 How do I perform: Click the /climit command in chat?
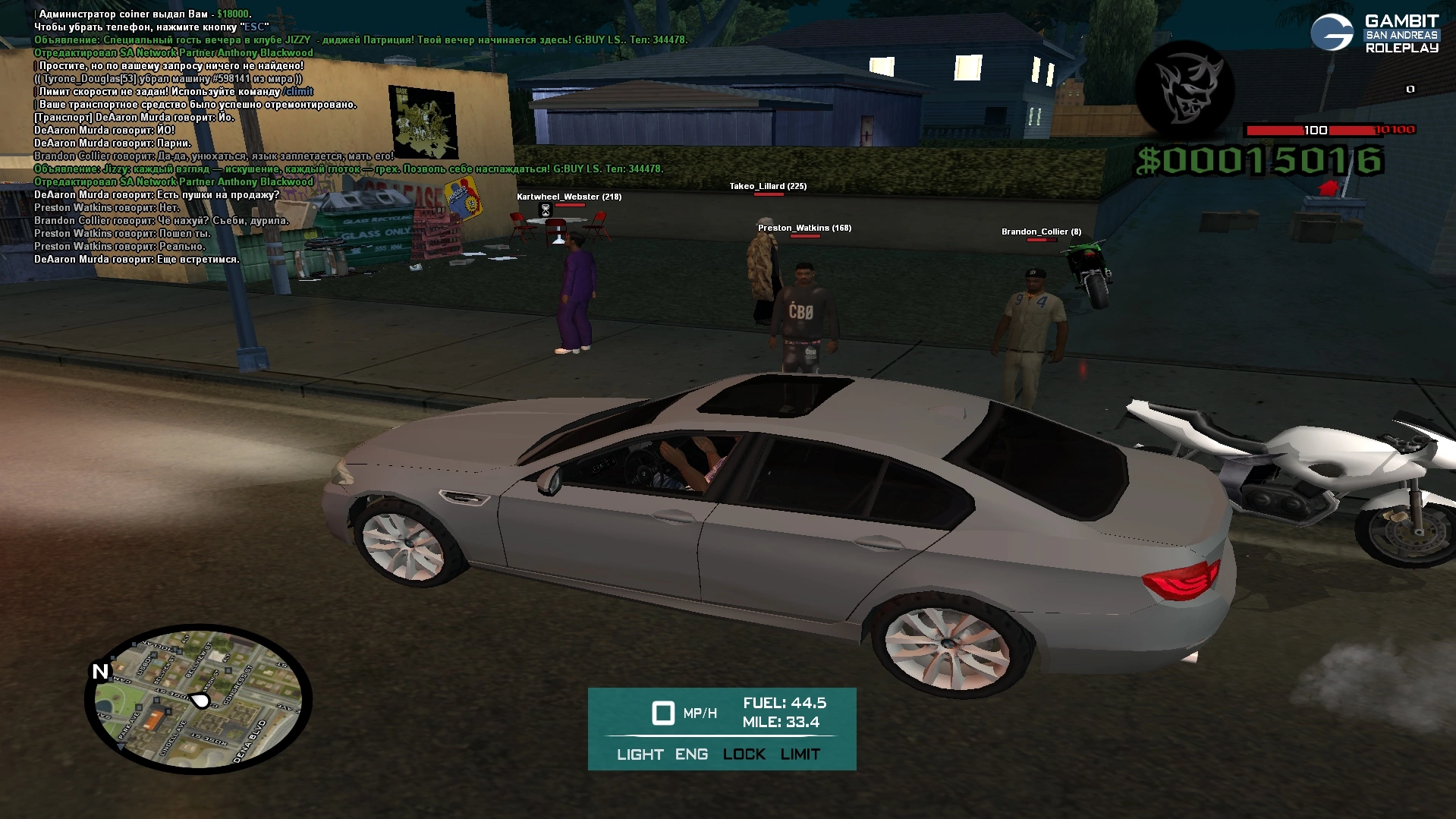297,92
